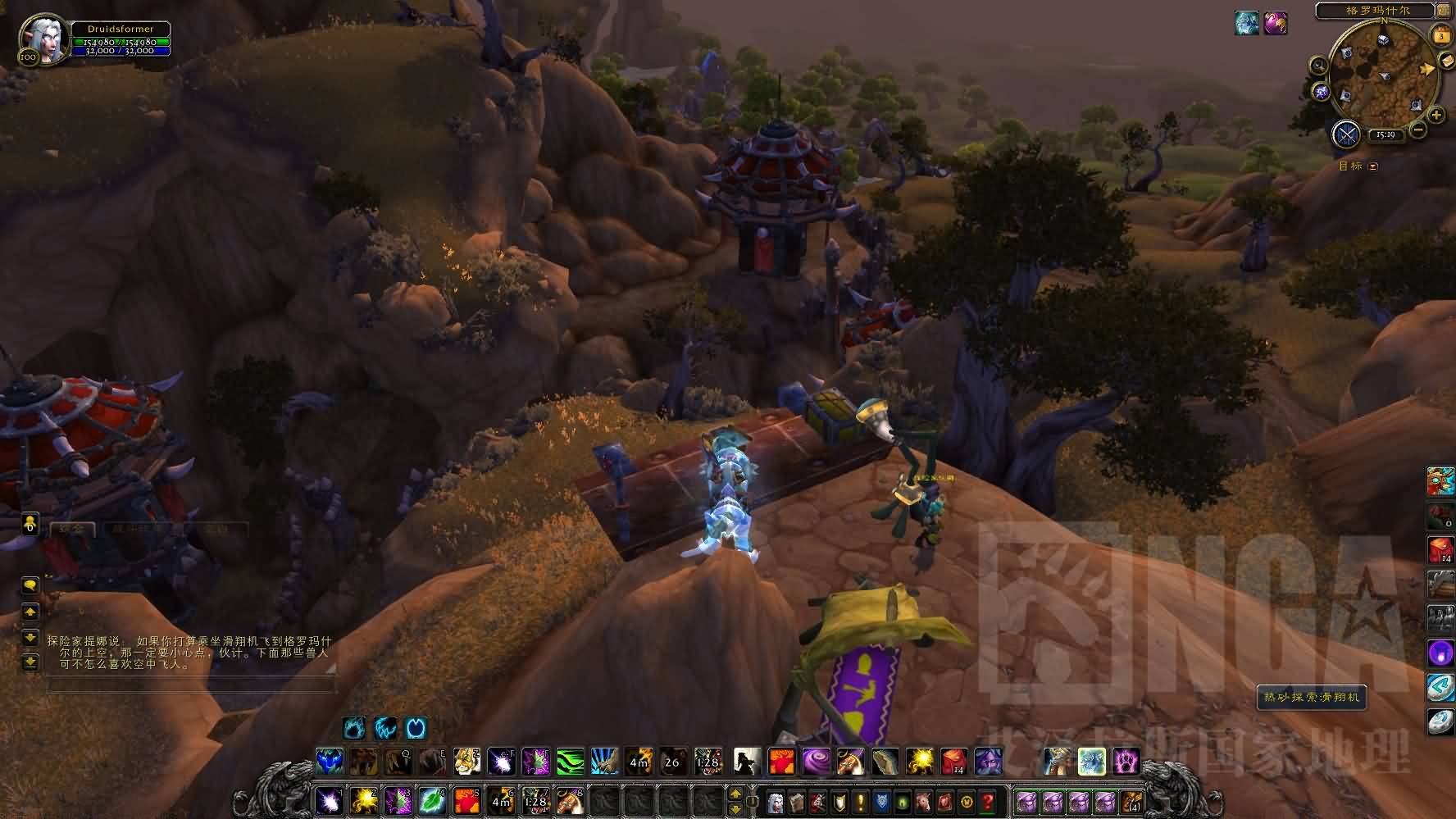Select the purple paw print form button
Image resolution: width=1456 pixels, height=819 pixels.
tap(1126, 762)
